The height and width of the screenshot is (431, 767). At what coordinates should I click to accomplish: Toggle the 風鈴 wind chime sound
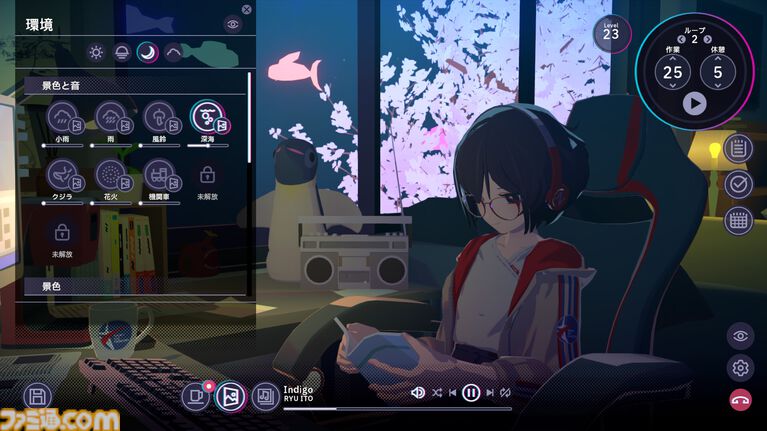point(159,118)
